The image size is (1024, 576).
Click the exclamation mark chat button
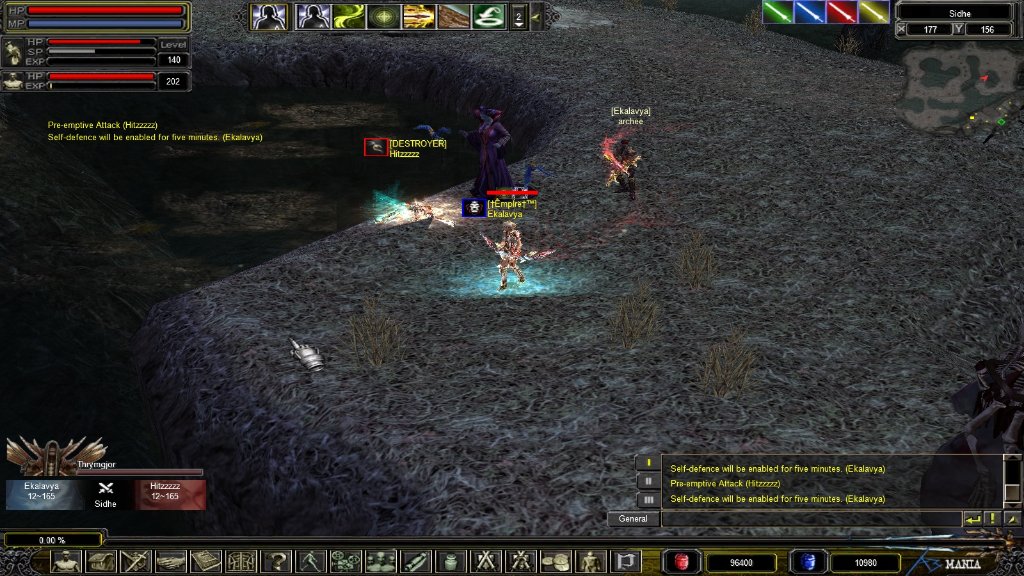pyautogui.click(x=992, y=519)
